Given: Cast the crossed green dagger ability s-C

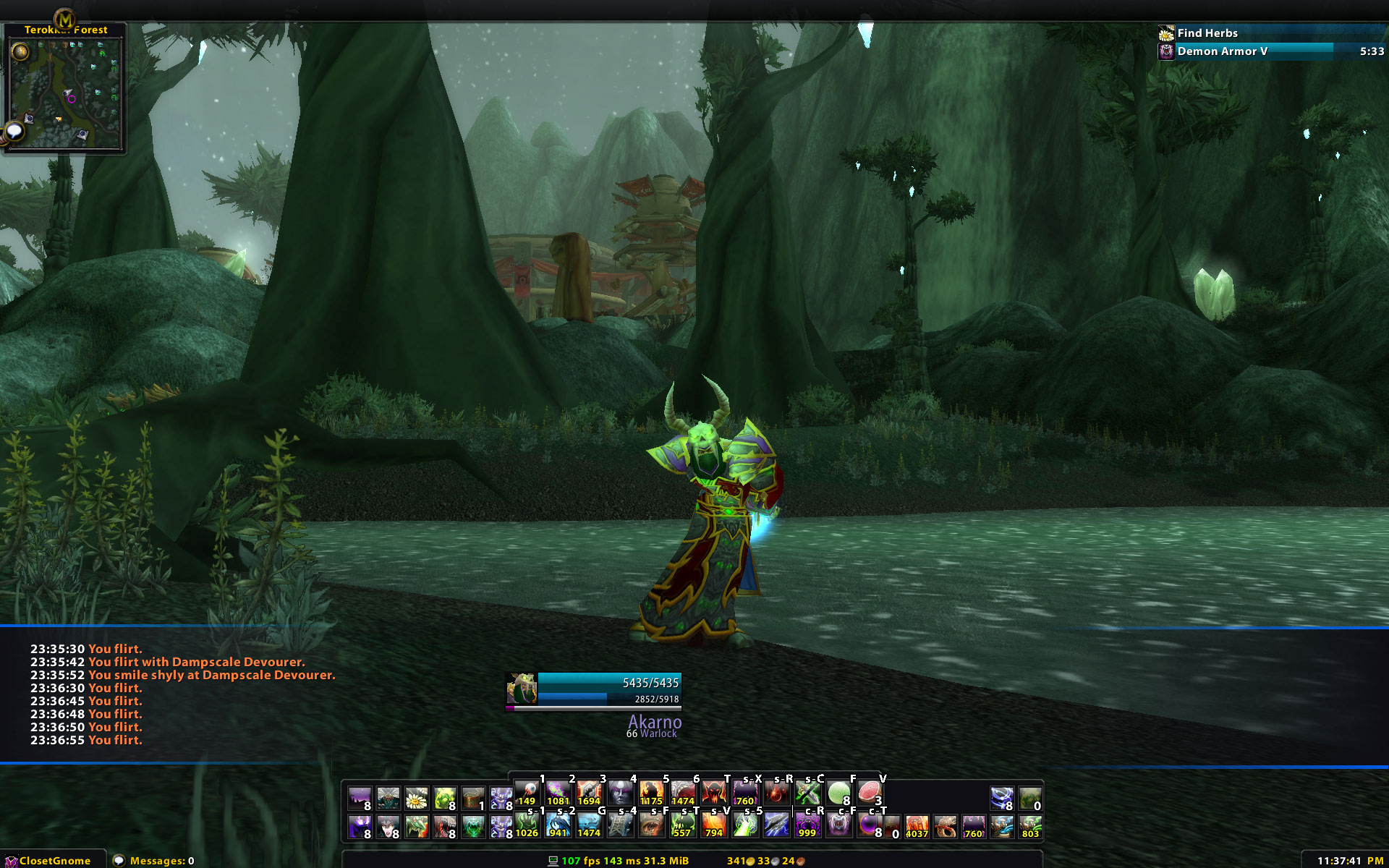Looking at the screenshot, I should (807, 793).
